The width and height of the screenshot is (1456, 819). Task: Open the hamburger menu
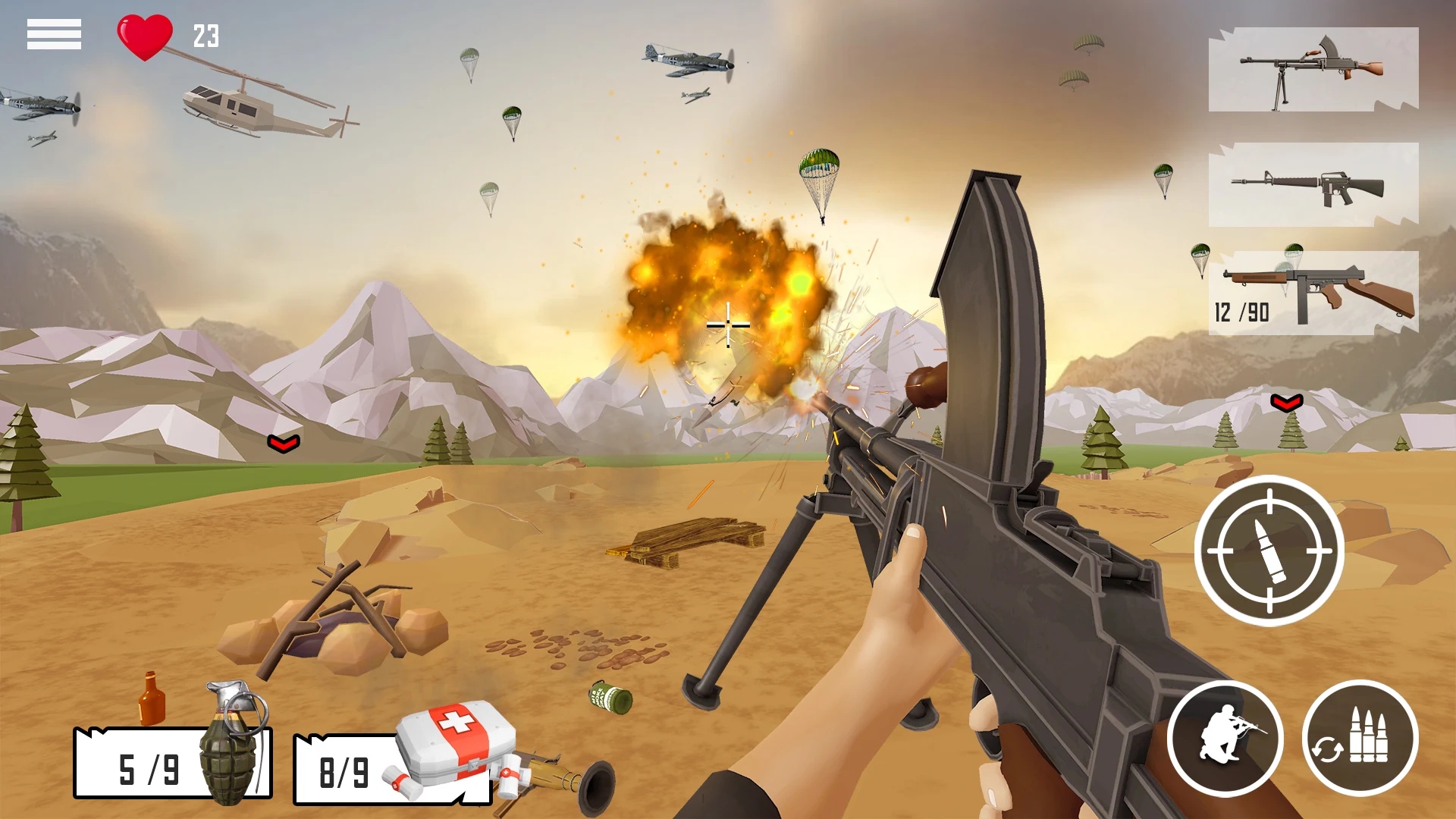pyautogui.click(x=54, y=34)
